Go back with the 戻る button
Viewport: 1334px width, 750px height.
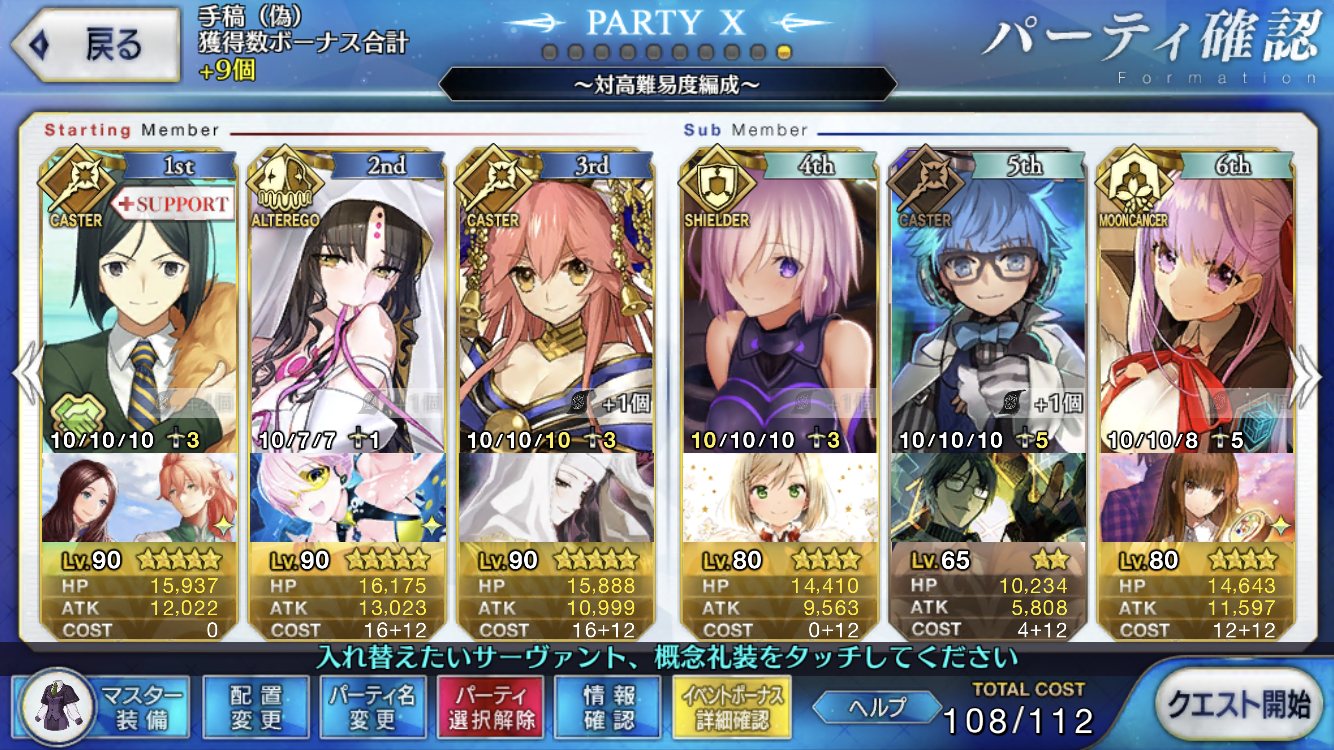click(x=95, y=45)
